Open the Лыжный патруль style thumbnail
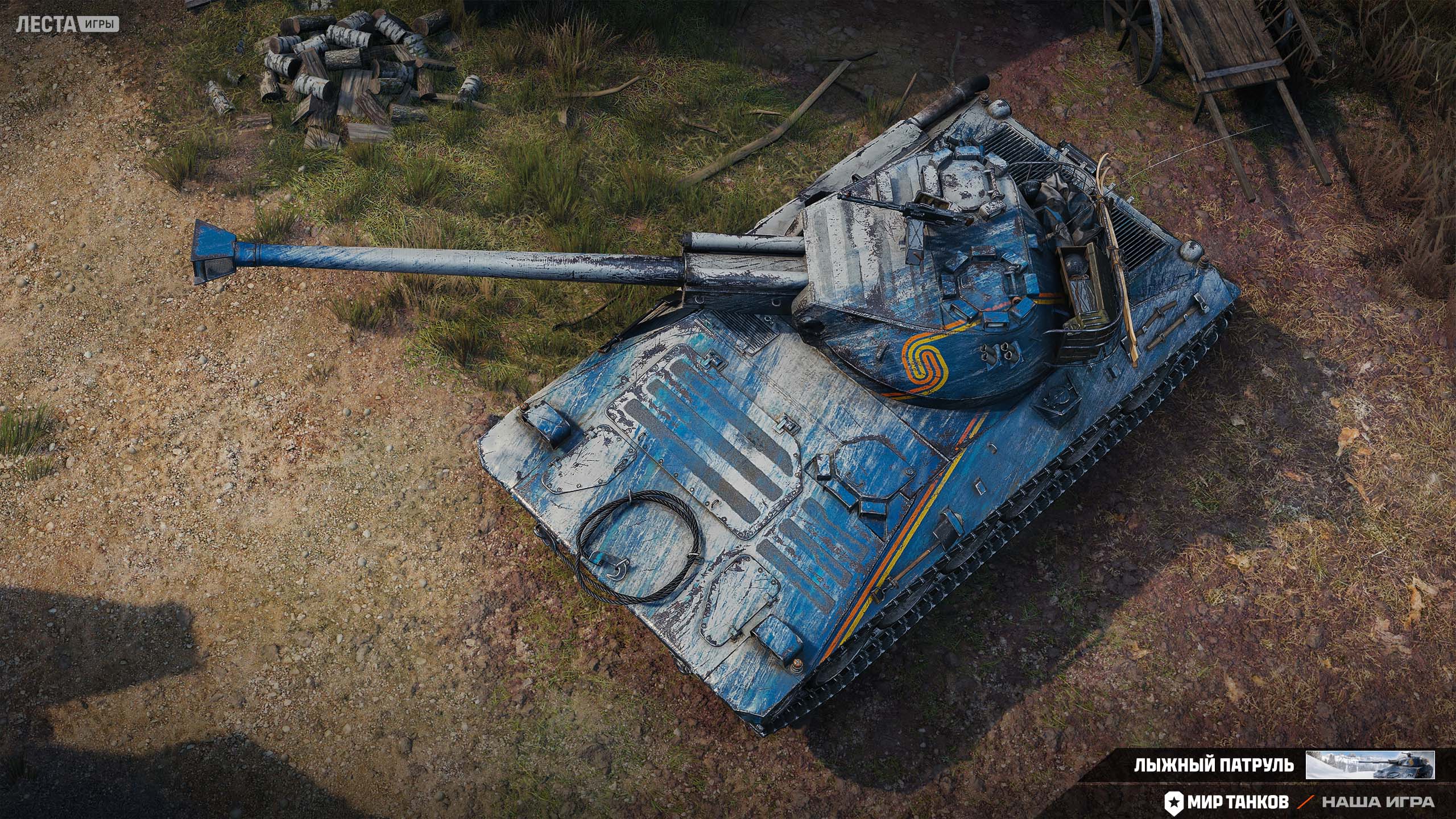This screenshot has height=819, width=1456. click(x=1370, y=764)
